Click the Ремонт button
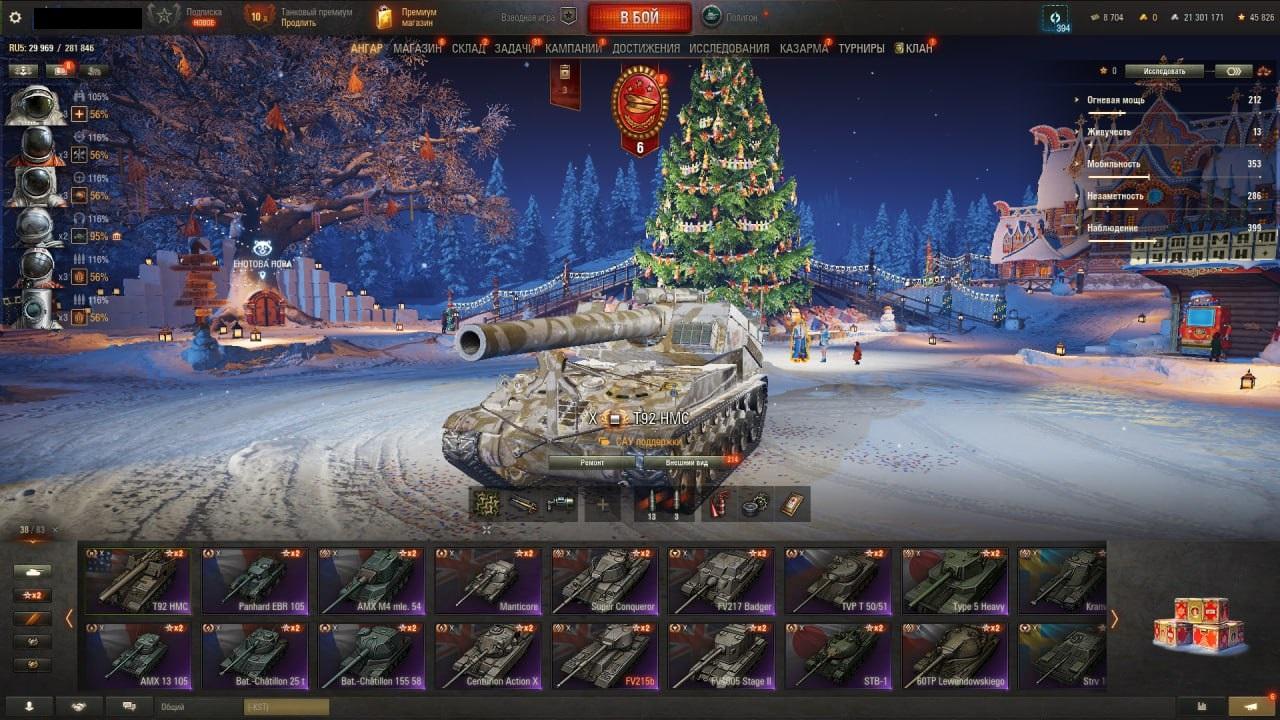1280x720 pixels. coord(592,463)
